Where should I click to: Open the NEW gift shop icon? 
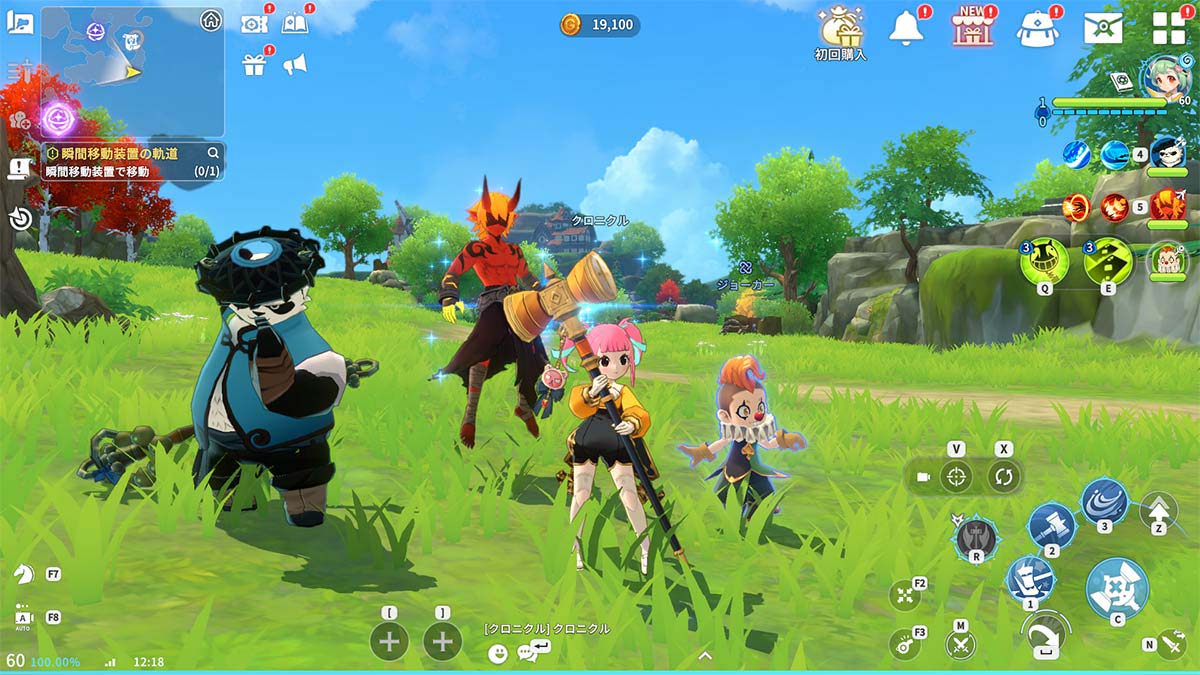970,27
